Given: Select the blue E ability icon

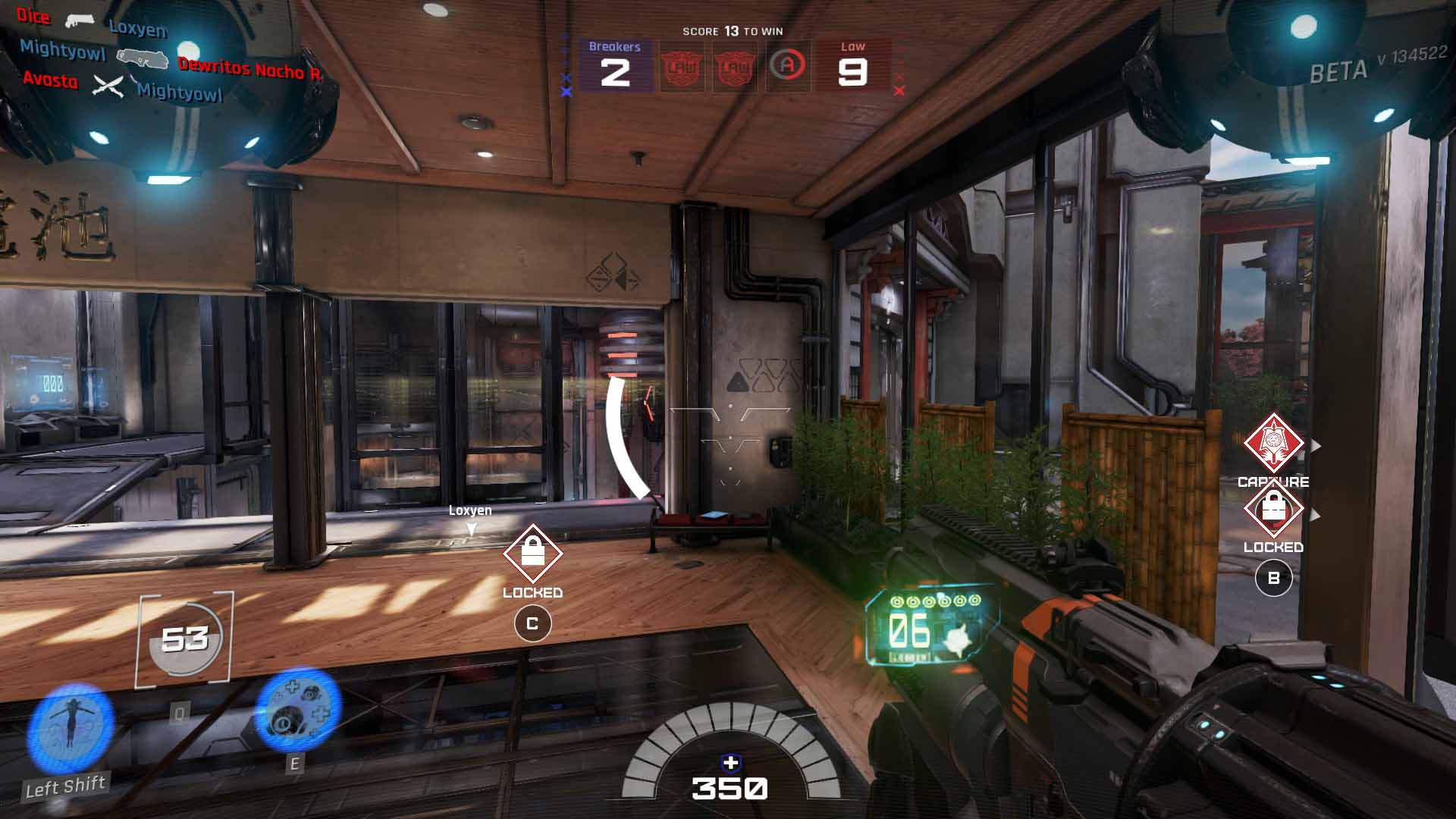Looking at the screenshot, I should (x=297, y=708).
